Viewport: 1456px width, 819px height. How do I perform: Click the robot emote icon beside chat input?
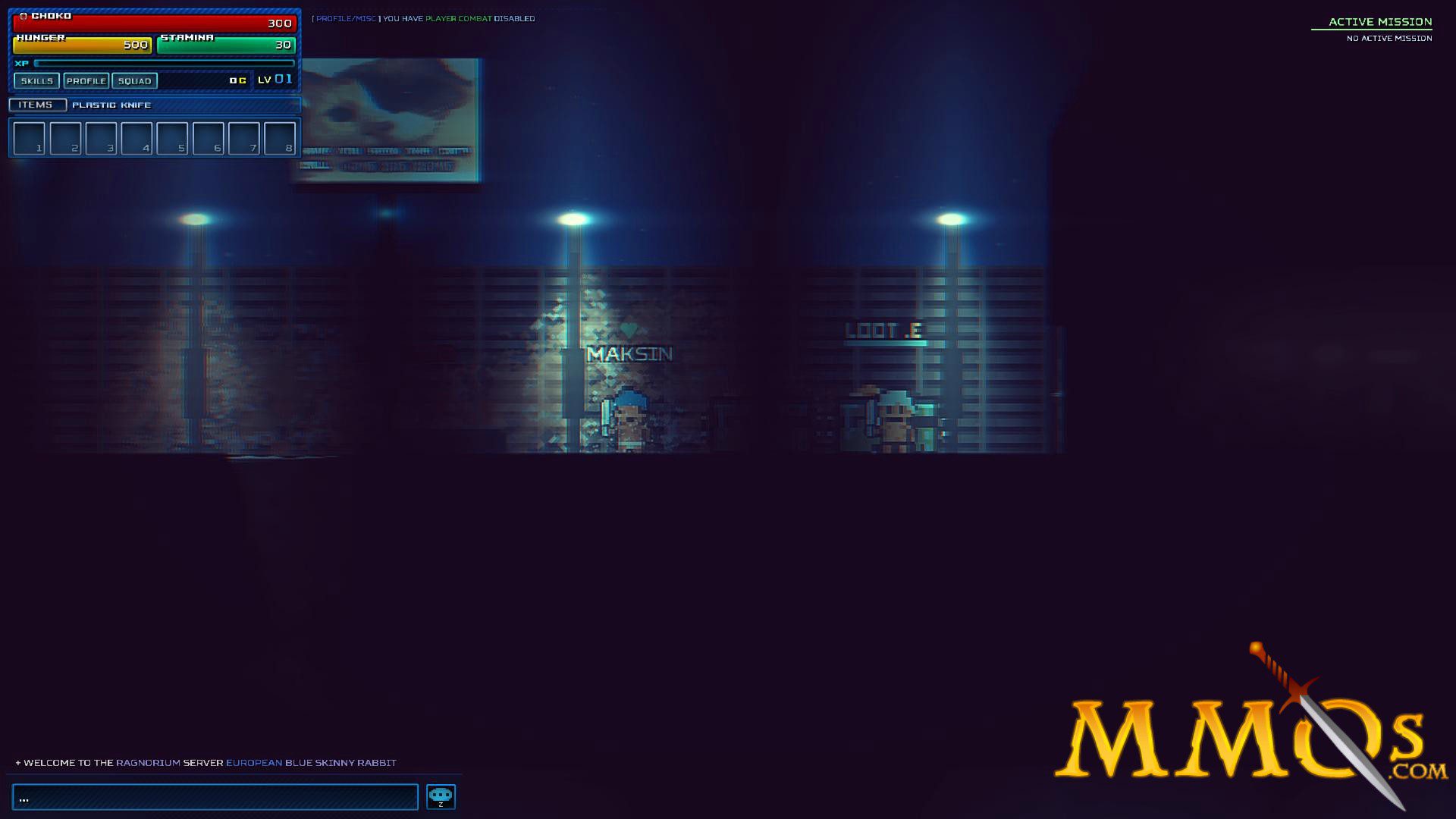(441, 796)
